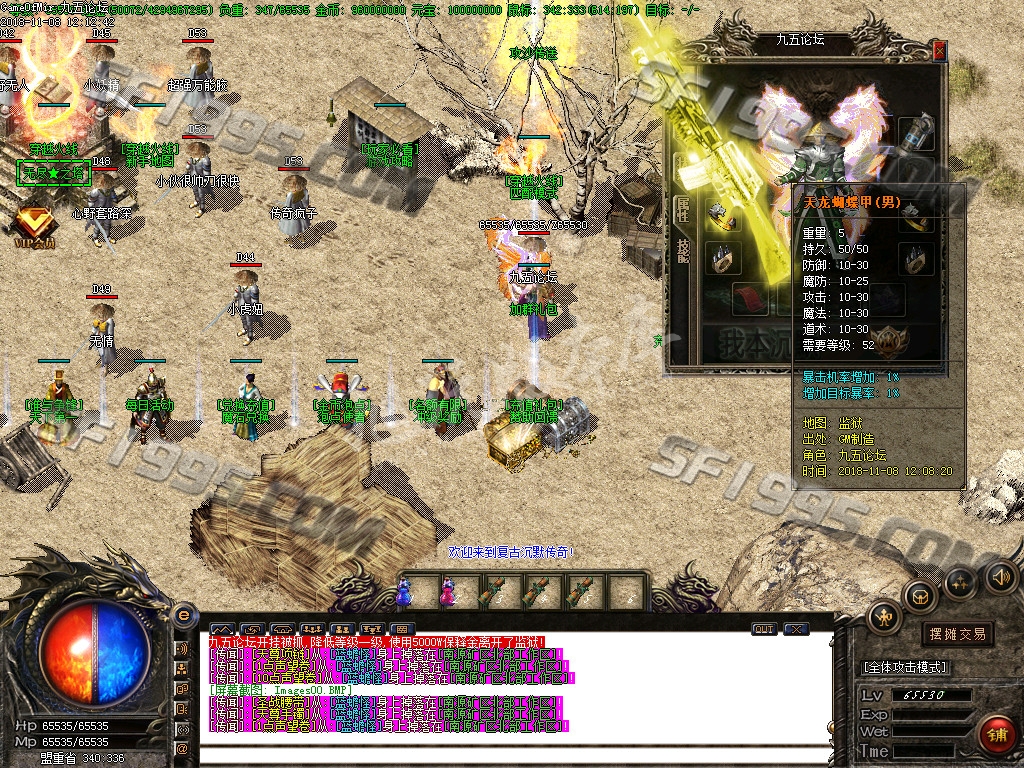The image size is (1024, 768).
Task: Click the round 'e' button by the orb
Action: click(x=183, y=614)
